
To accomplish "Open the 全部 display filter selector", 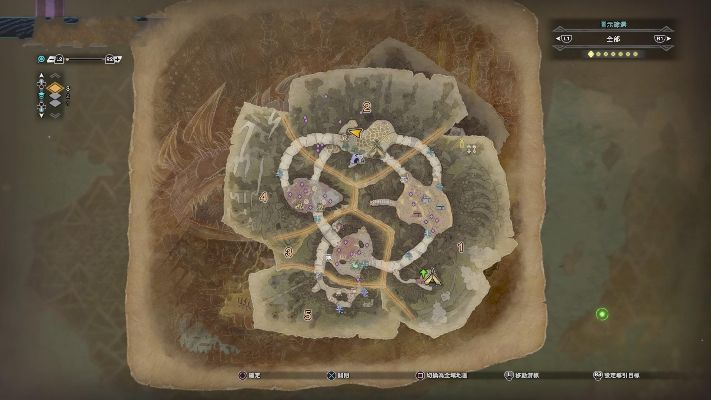I will click(611, 38).
